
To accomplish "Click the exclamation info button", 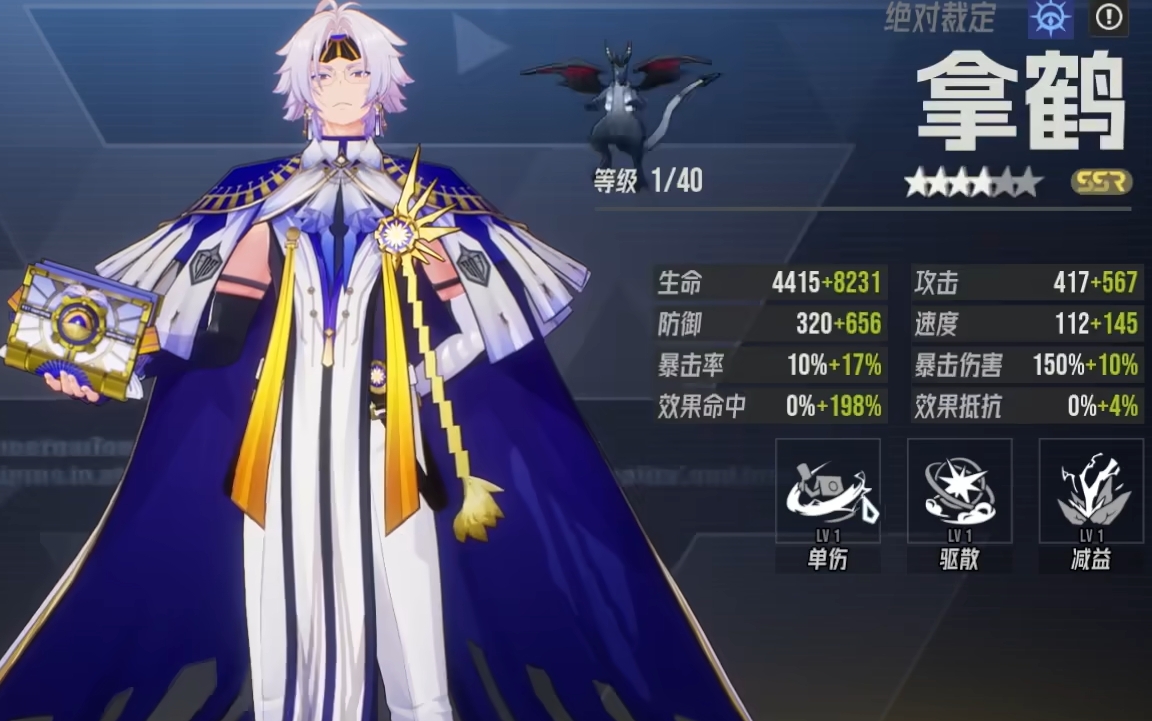I will click(x=1109, y=17).
